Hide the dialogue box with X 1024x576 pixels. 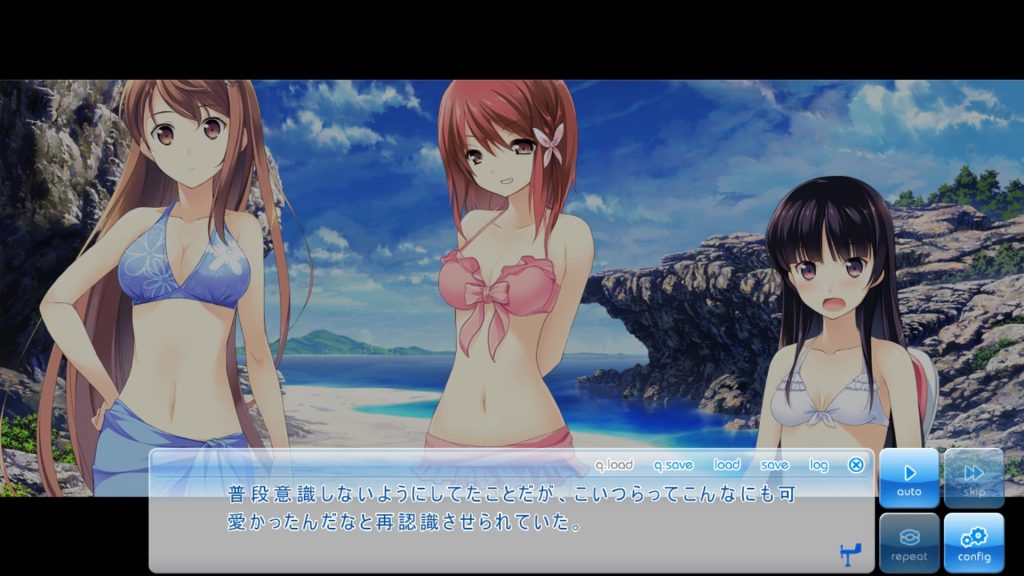(856, 465)
